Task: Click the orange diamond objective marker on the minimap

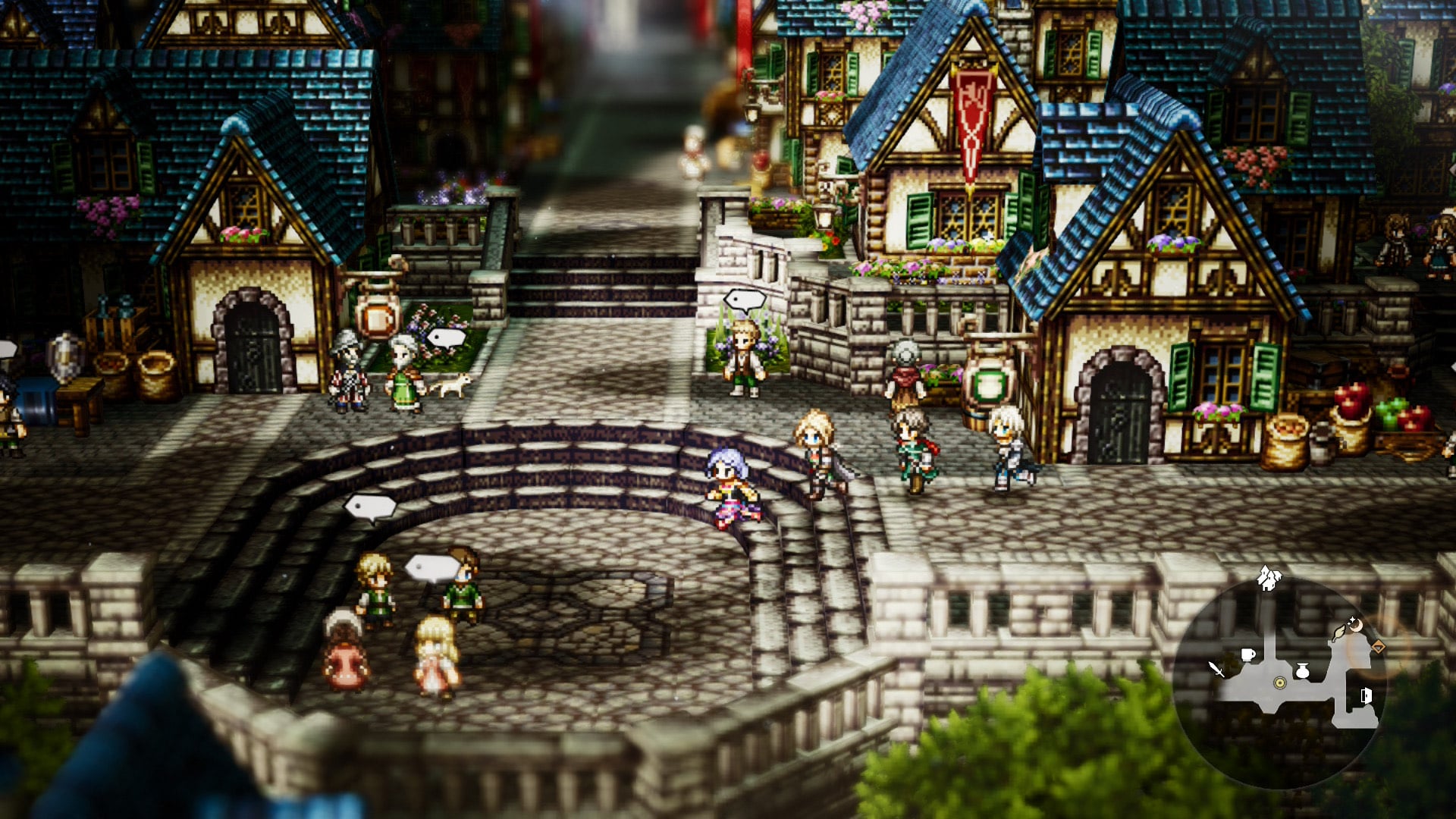Action: (x=1378, y=646)
